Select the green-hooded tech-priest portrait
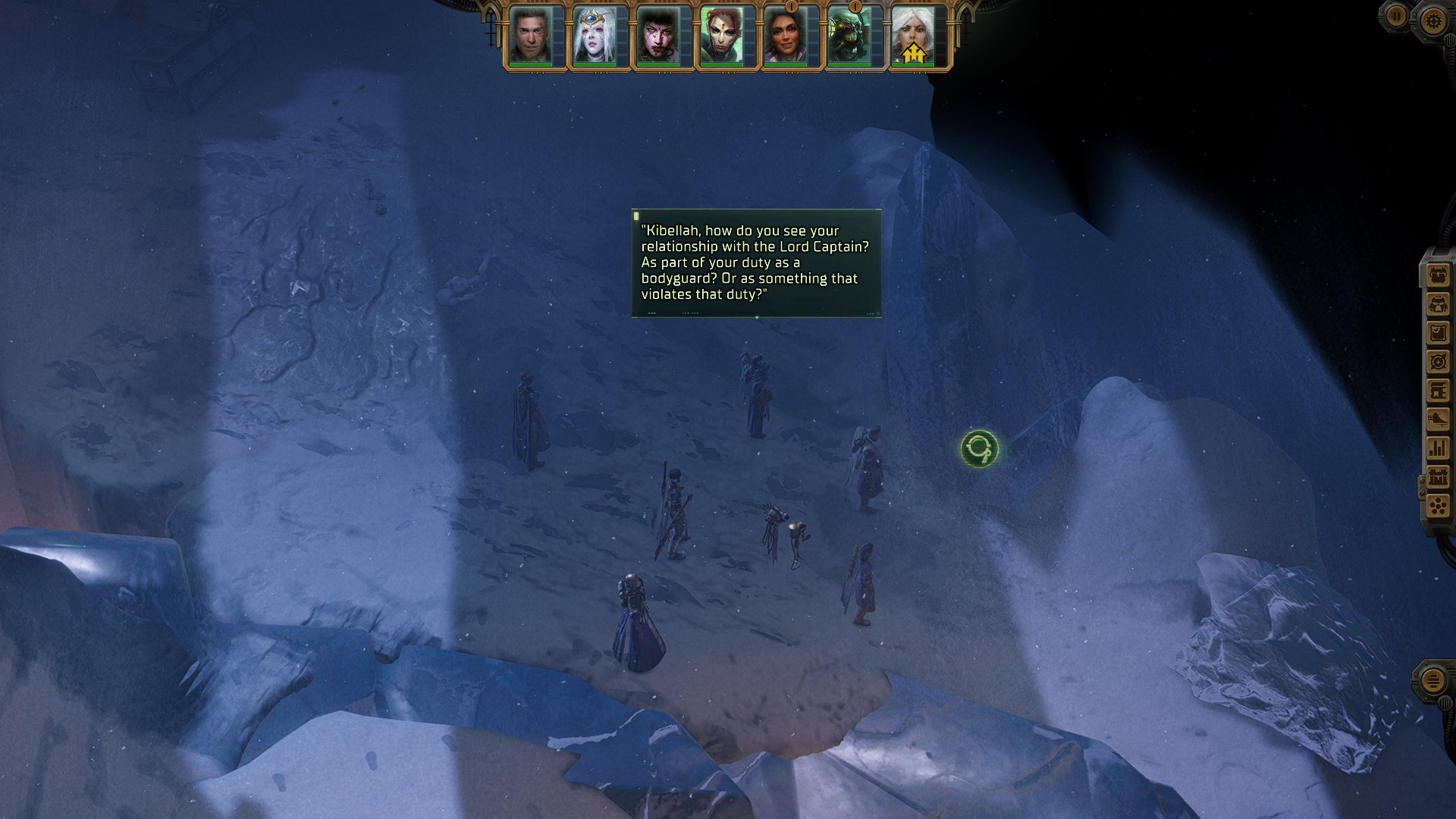This screenshot has height=819, width=1456. tap(849, 36)
